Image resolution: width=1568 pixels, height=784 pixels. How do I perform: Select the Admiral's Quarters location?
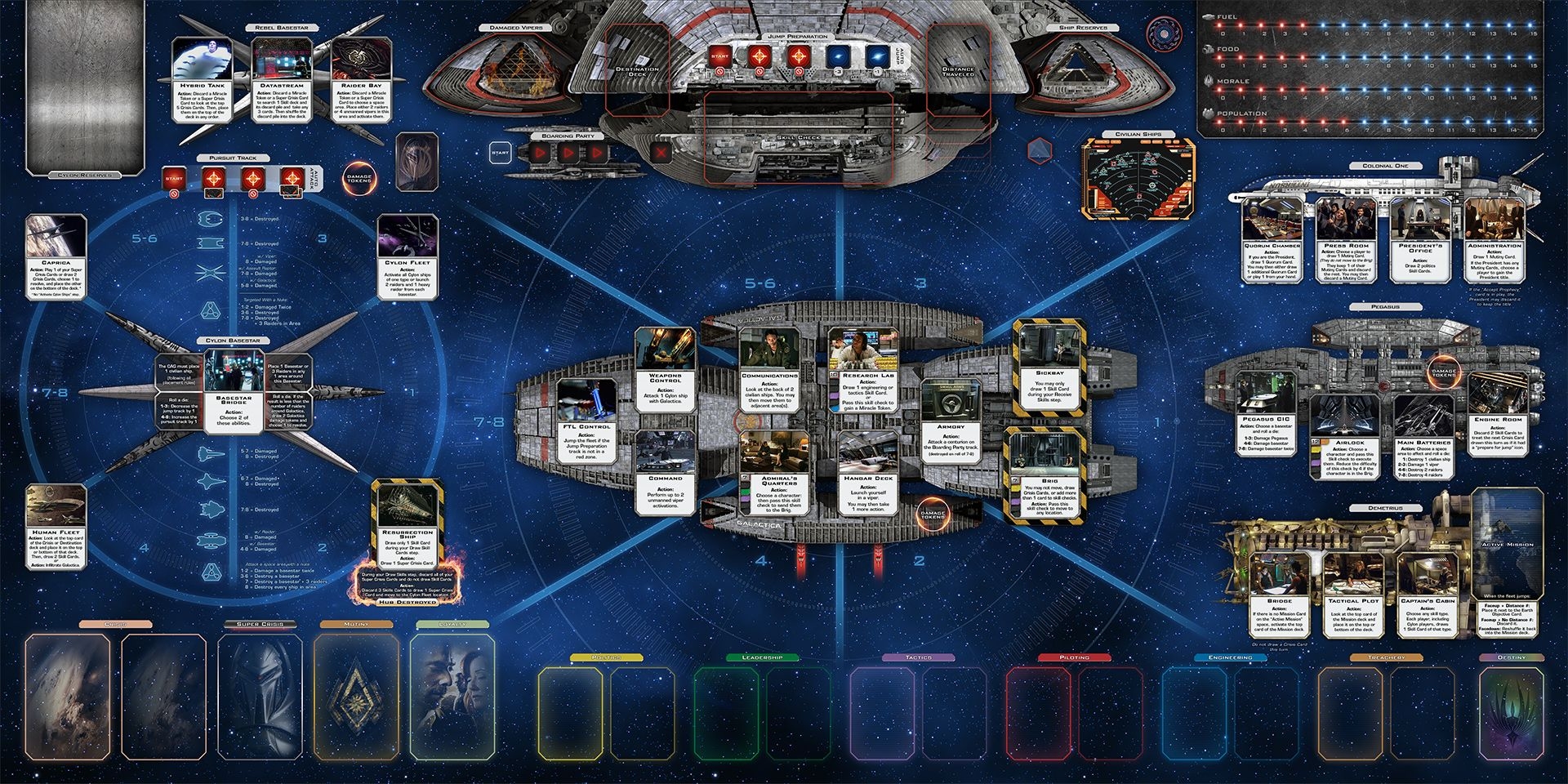[x=779, y=473]
